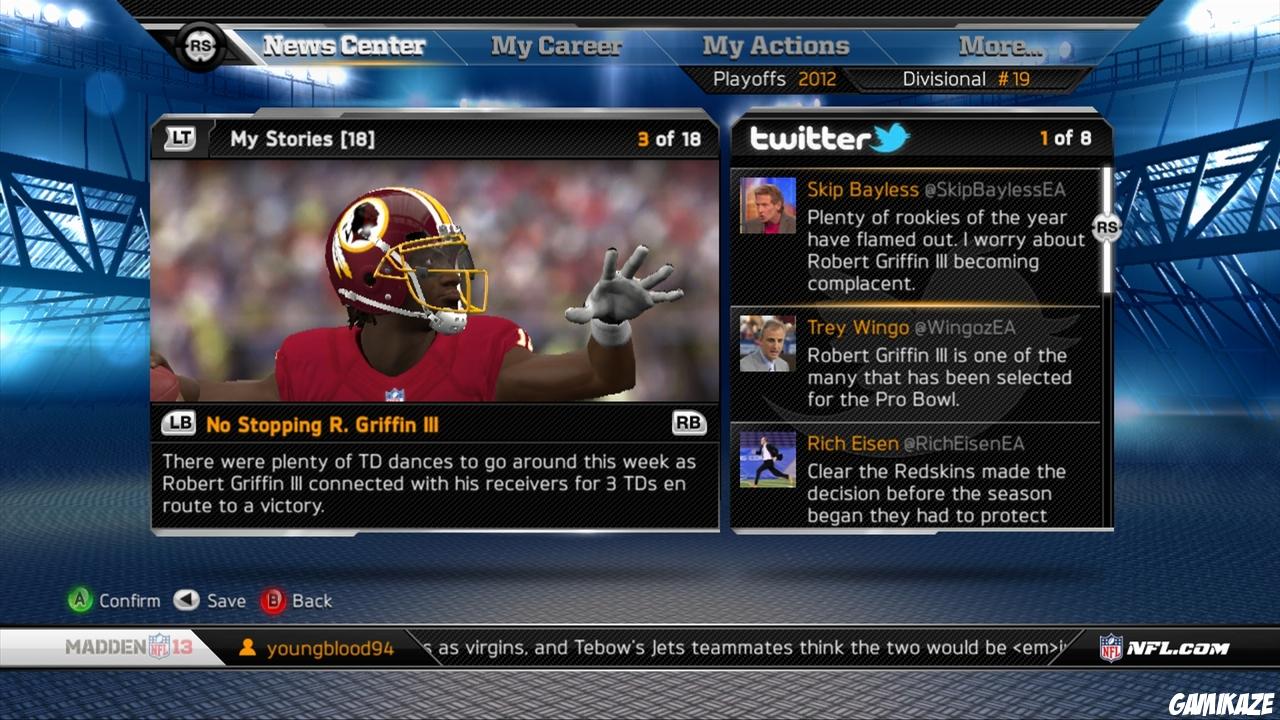Click the NFL.com shield logo

tap(1111, 646)
